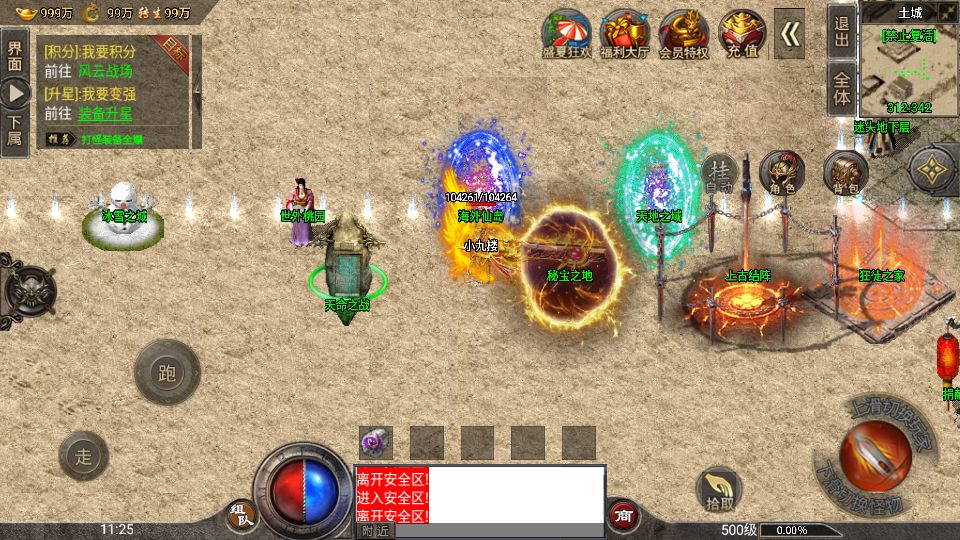Select the 全体 attack mode button
Screen dimensions: 960x540
(842, 89)
